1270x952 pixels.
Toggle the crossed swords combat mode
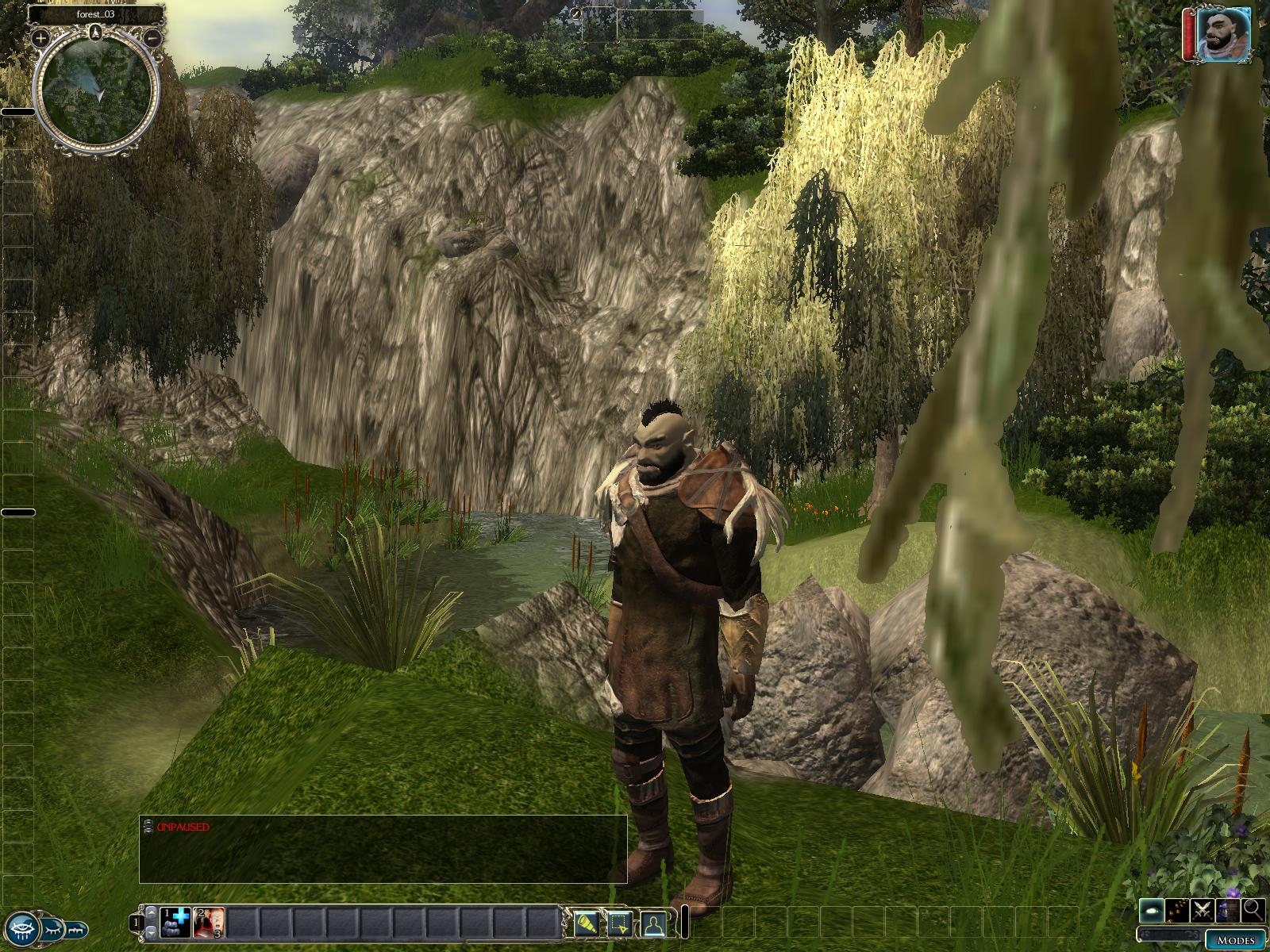tap(1203, 911)
